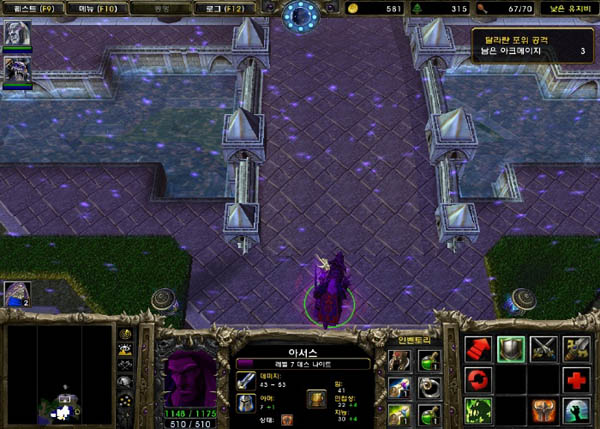Select the highlighted shield command
600x429 pixels.
point(510,349)
